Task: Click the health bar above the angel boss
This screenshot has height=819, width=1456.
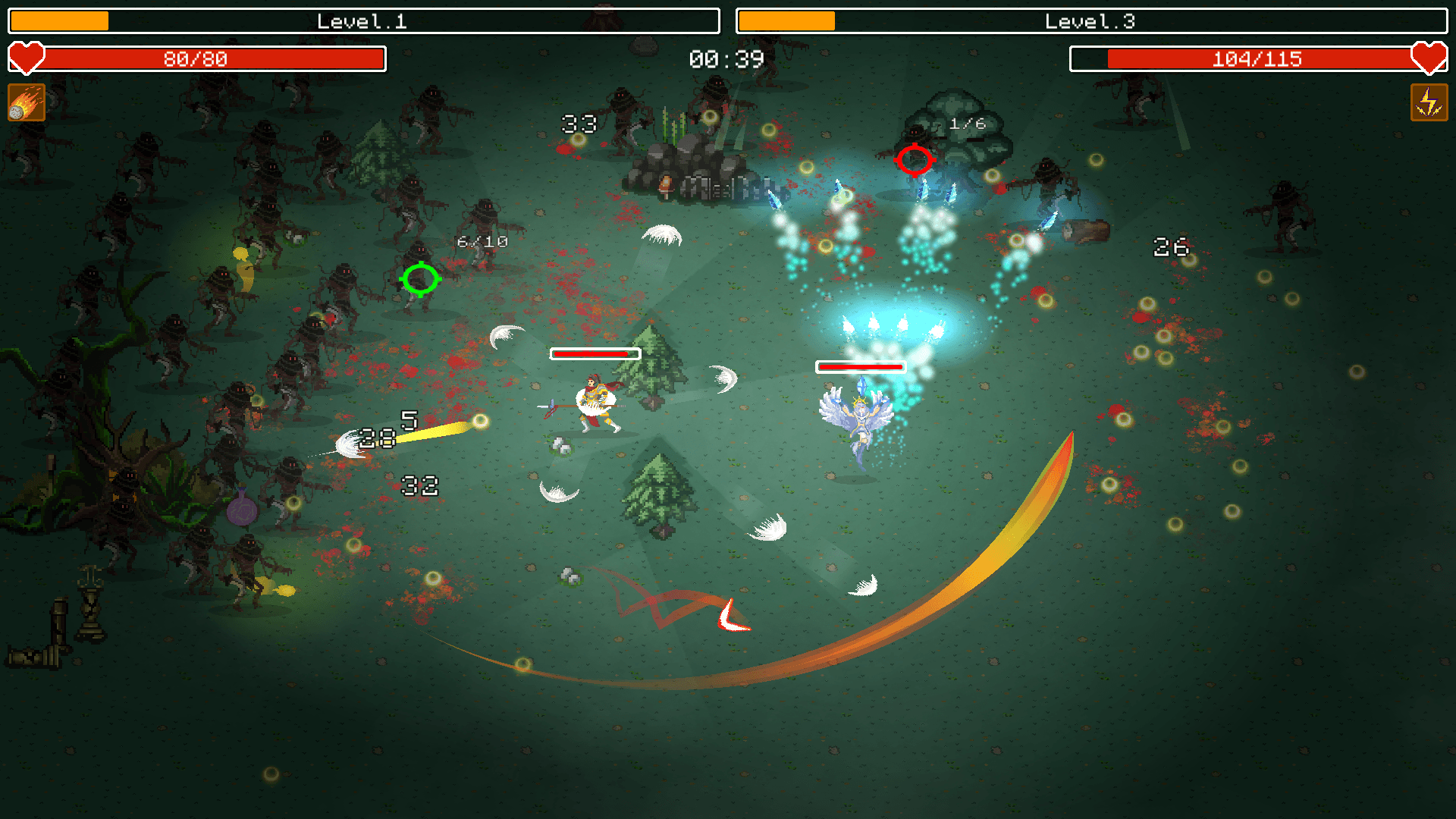Action: [861, 366]
